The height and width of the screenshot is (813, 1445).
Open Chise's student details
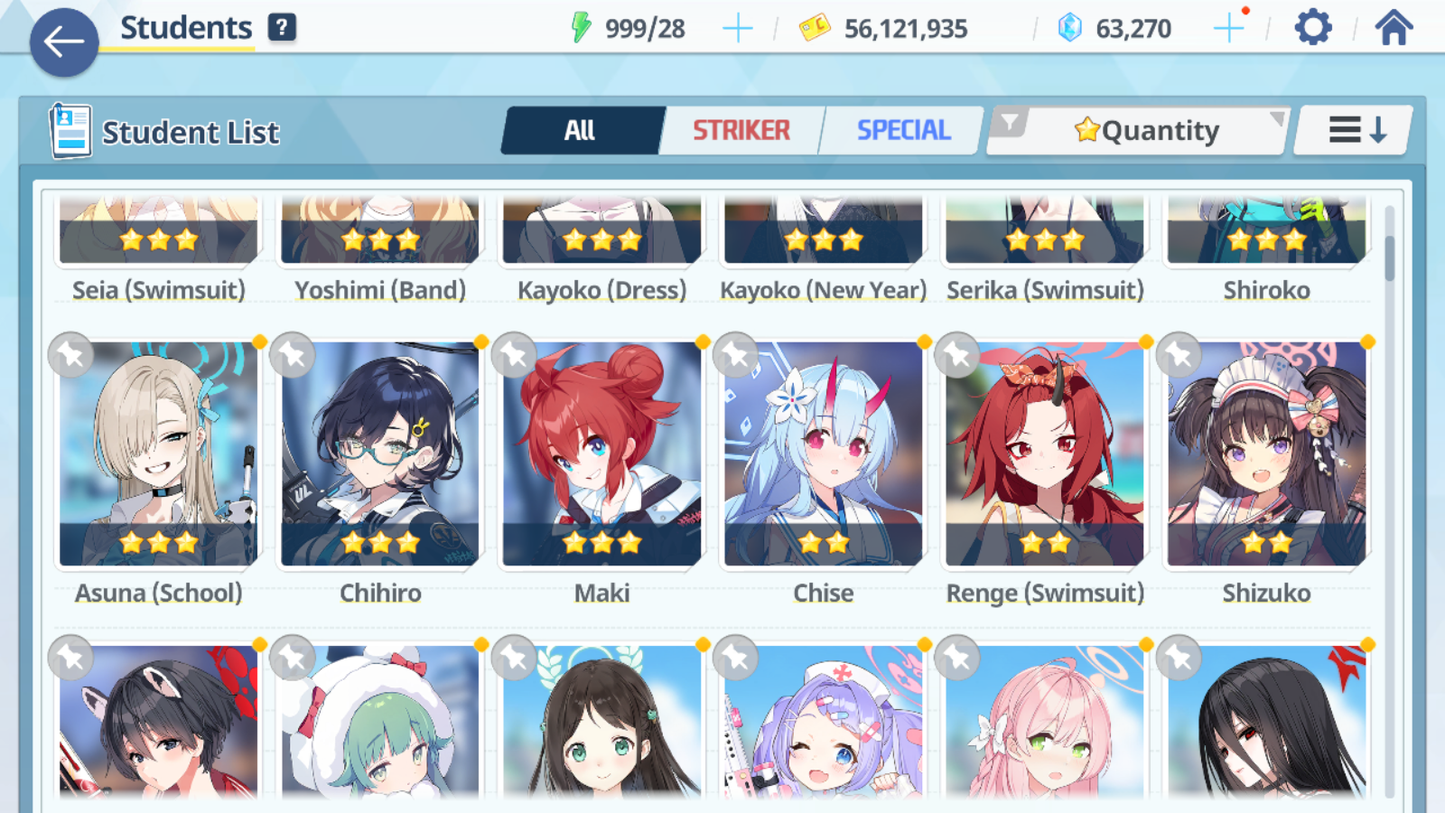(822, 450)
